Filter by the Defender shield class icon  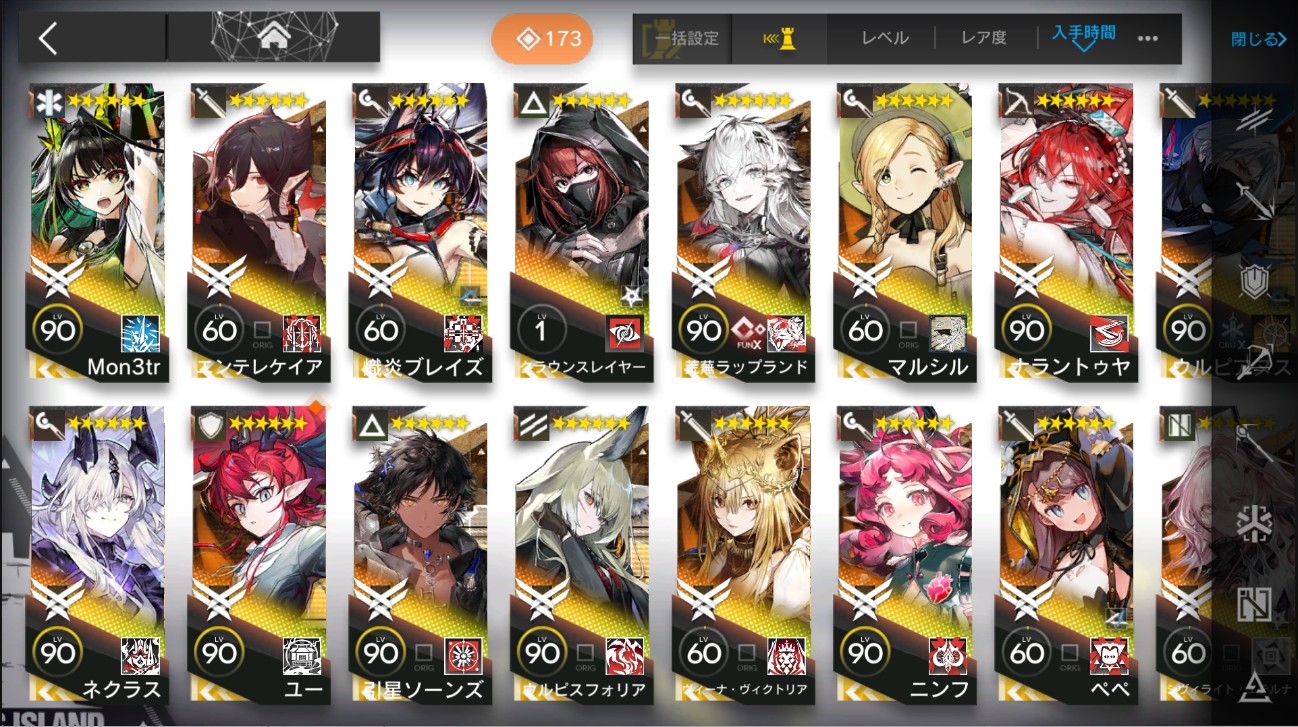click(1253, 281)
